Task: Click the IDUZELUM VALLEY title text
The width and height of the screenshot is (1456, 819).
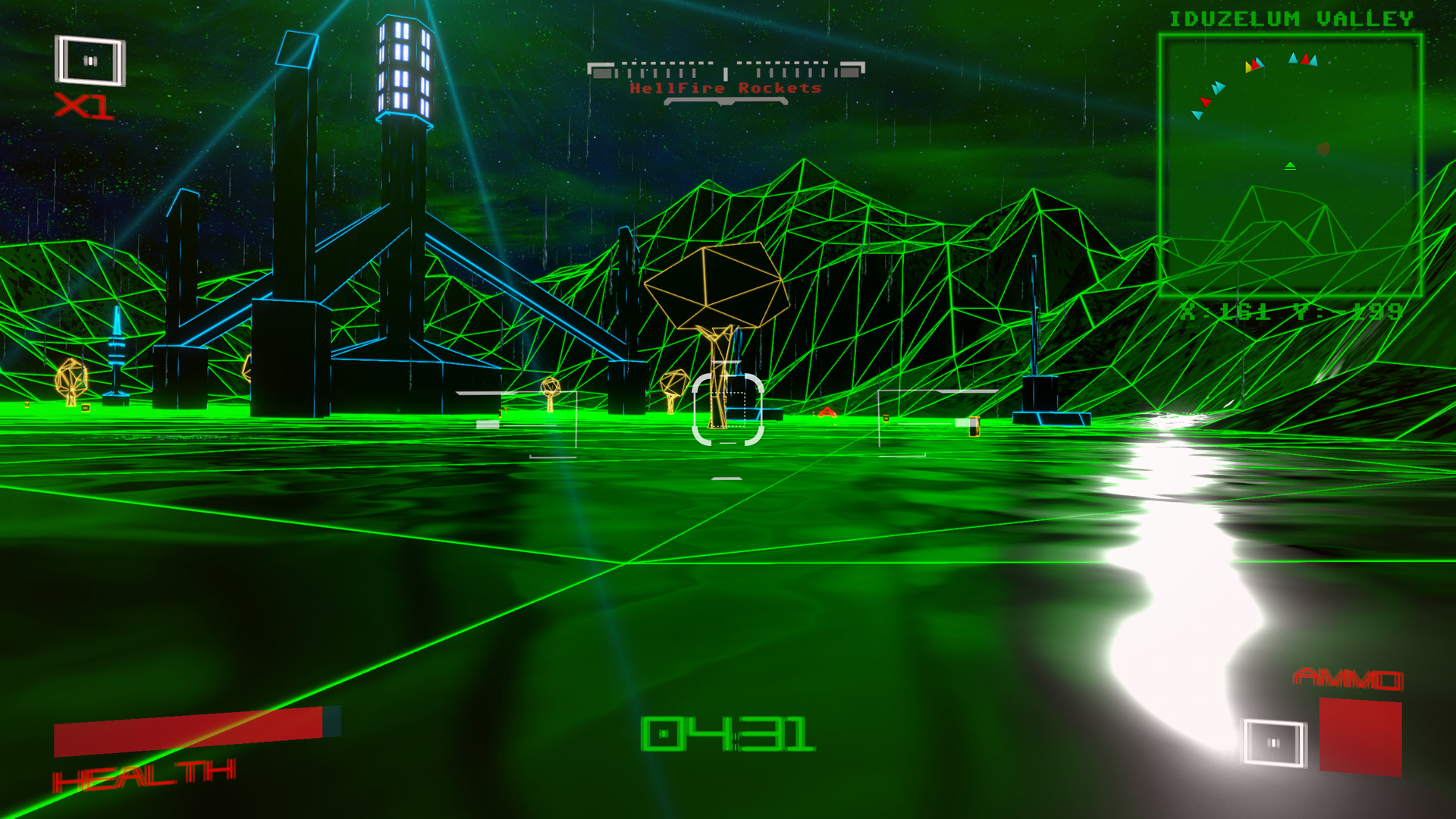Action: [1293, 17]
